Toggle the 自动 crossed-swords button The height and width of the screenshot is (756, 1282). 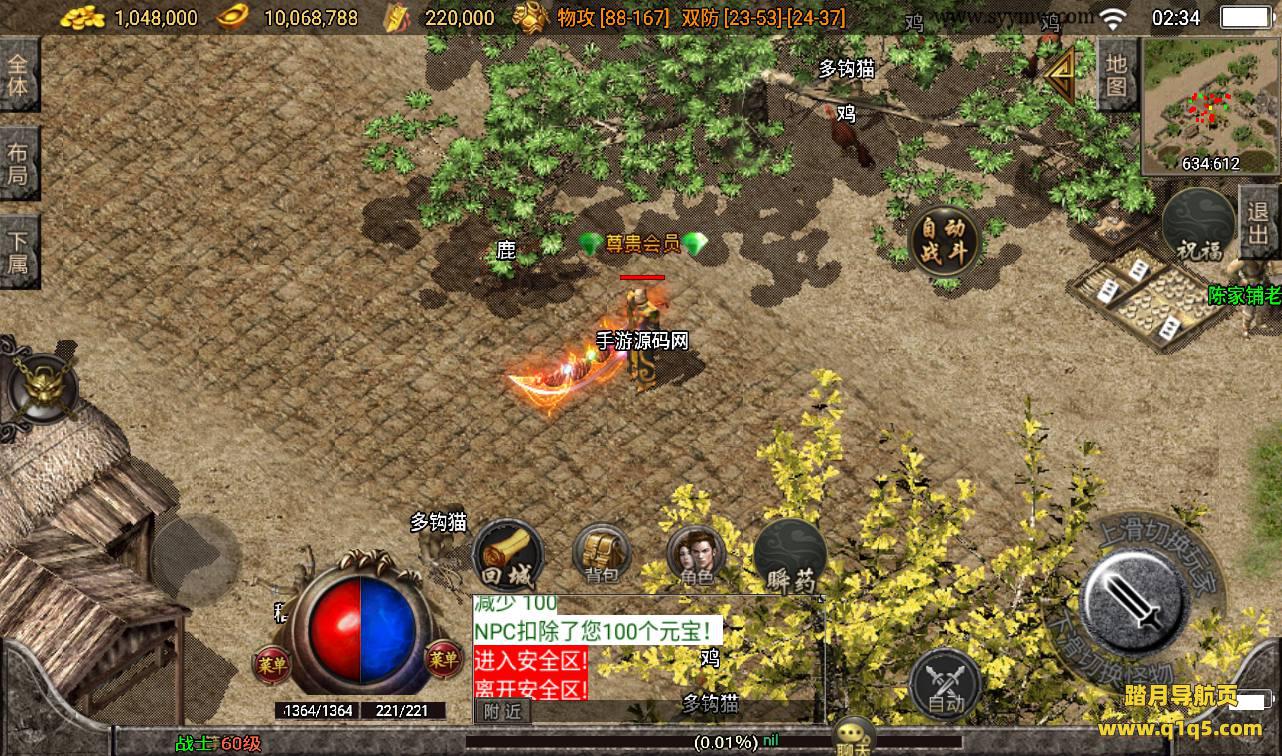pyautogui.click(x=945, y=683)
